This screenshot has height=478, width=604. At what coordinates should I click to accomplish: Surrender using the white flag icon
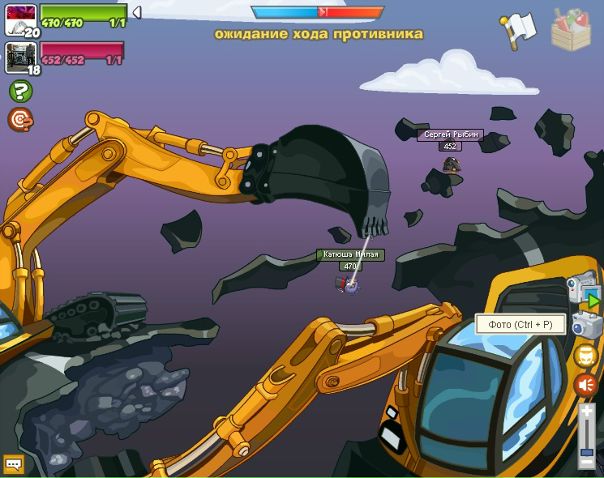pyautogui.click(x=519, y=29)
